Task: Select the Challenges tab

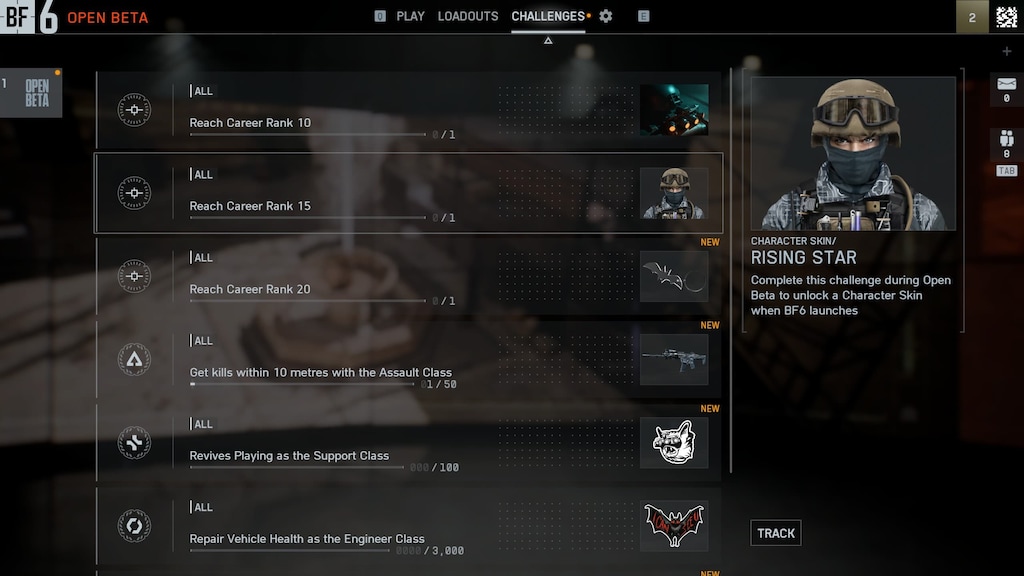Action: pos(548,16)
